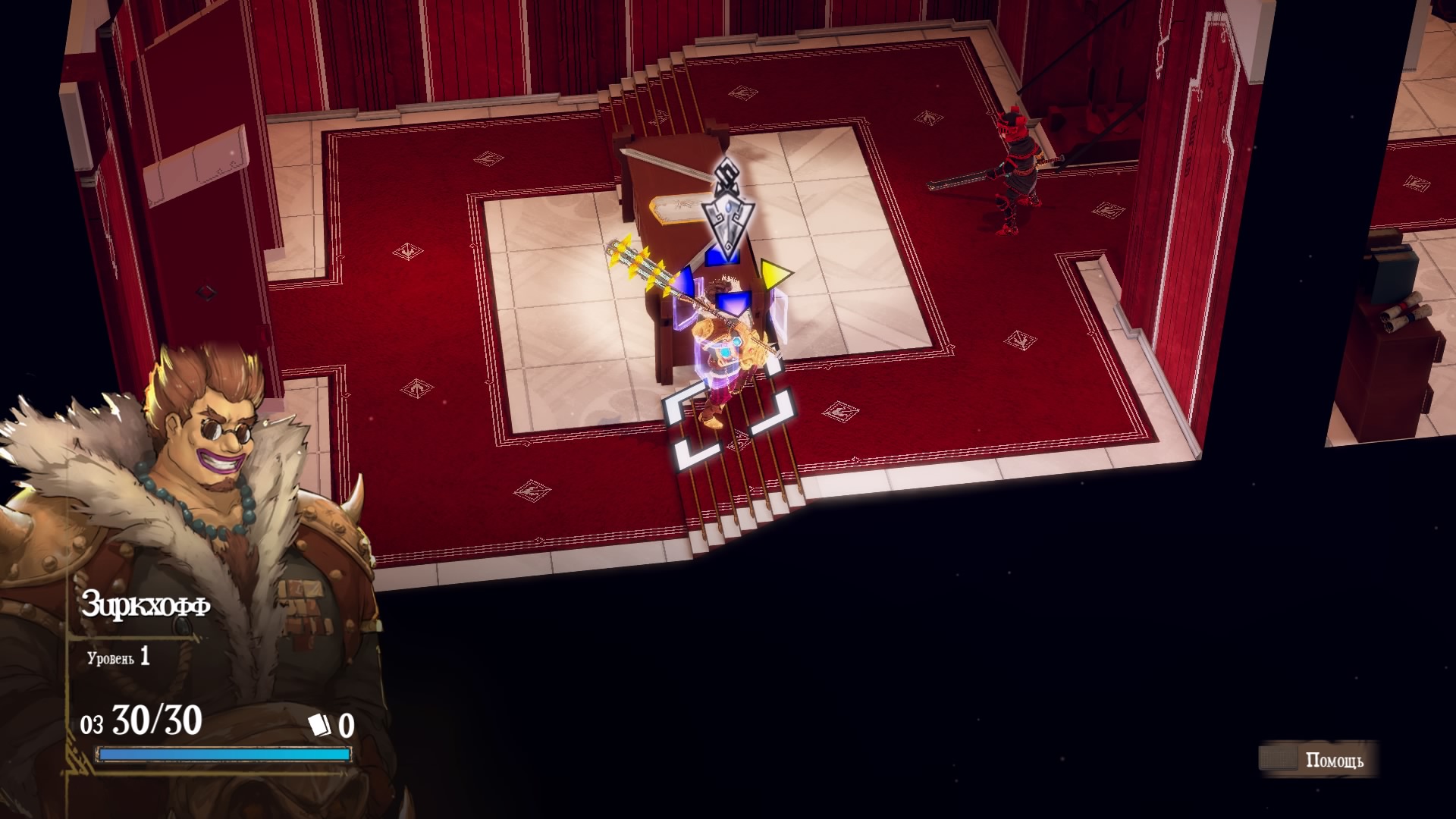Open the Помощь help button
This screenshot has width=1456, height=819.
coord(1318,760)
